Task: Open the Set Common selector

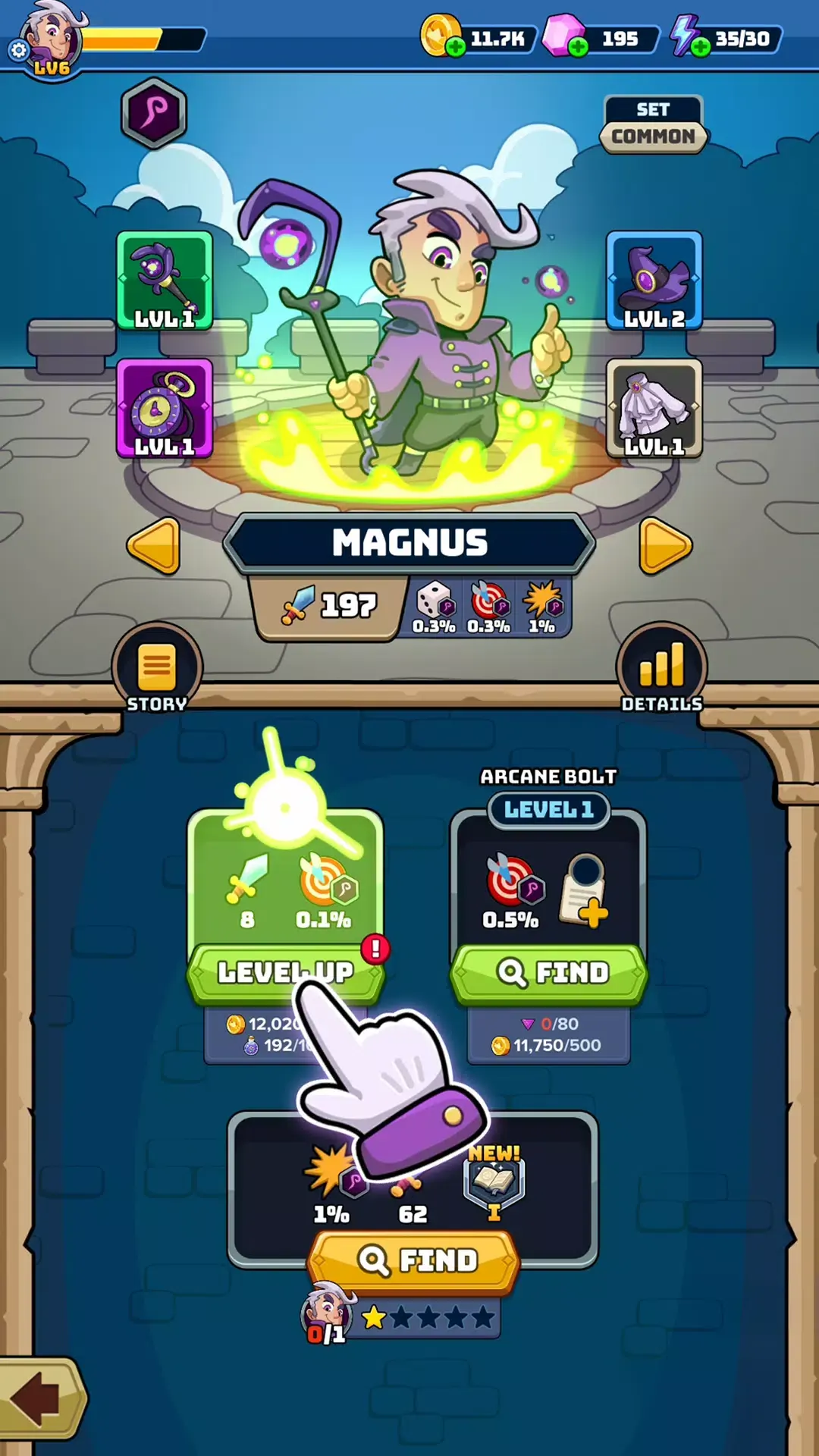Action: [653, 124]
